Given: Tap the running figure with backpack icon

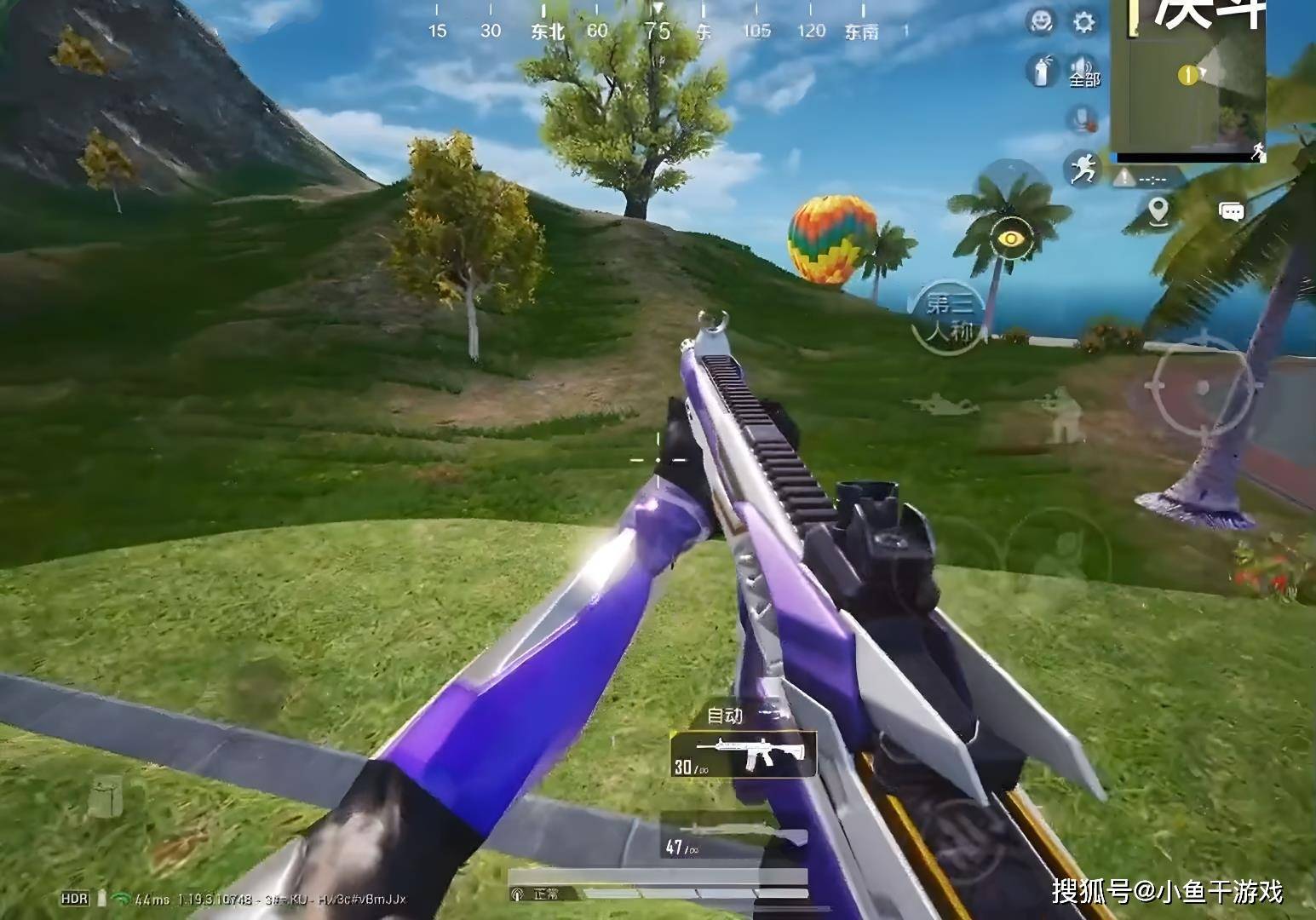Looking at the screenshot, I should coord(1083,167).
